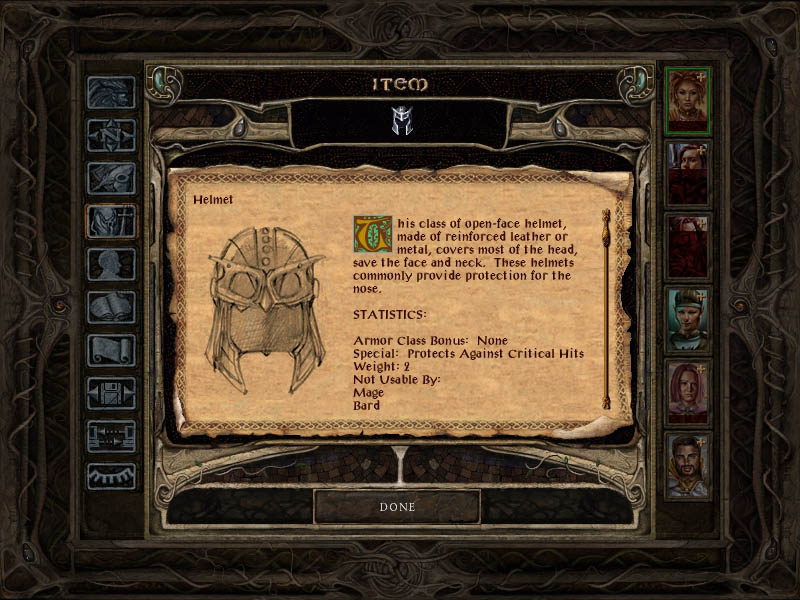Image resolution: width=800 pixels, height=600 pixels.
Task: Choose the pink-haired woman portrait
Action: click(688, 393)
